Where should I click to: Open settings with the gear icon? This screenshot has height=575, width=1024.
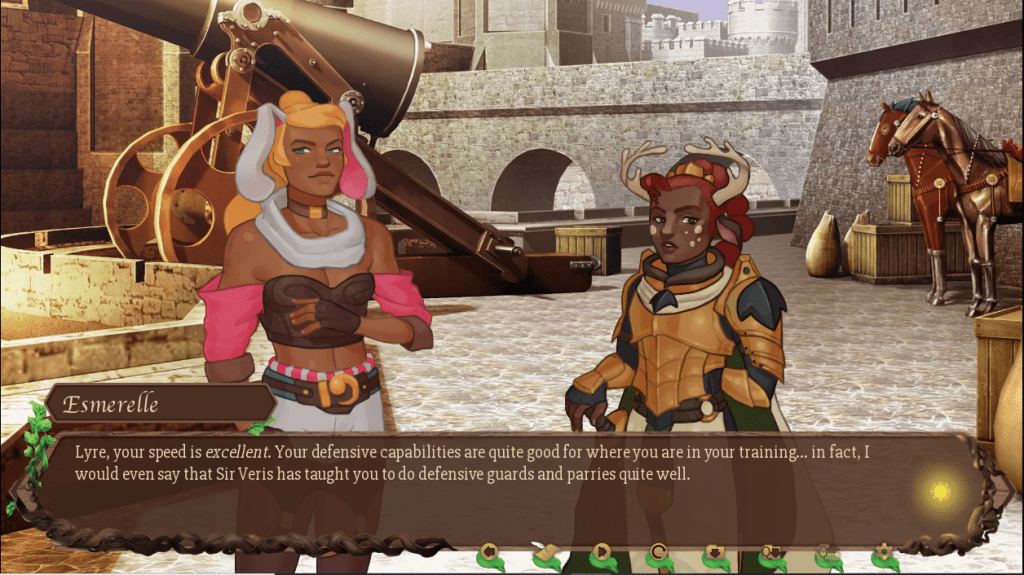(882, 551)
